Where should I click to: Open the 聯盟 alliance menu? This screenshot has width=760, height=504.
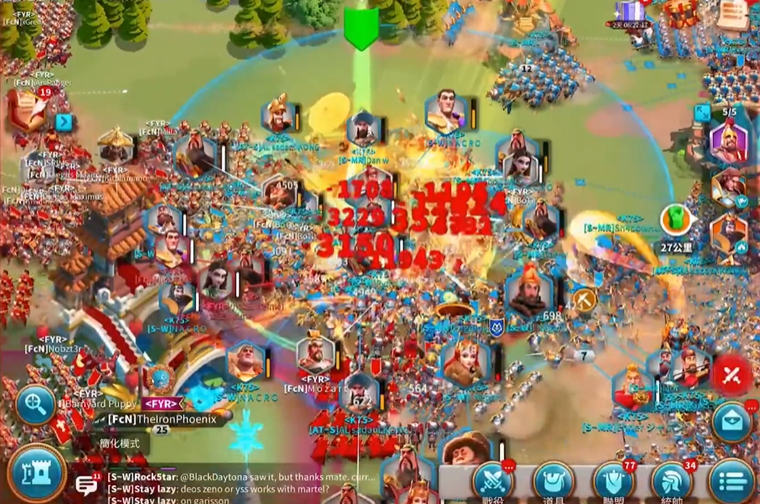pos(613,482)
